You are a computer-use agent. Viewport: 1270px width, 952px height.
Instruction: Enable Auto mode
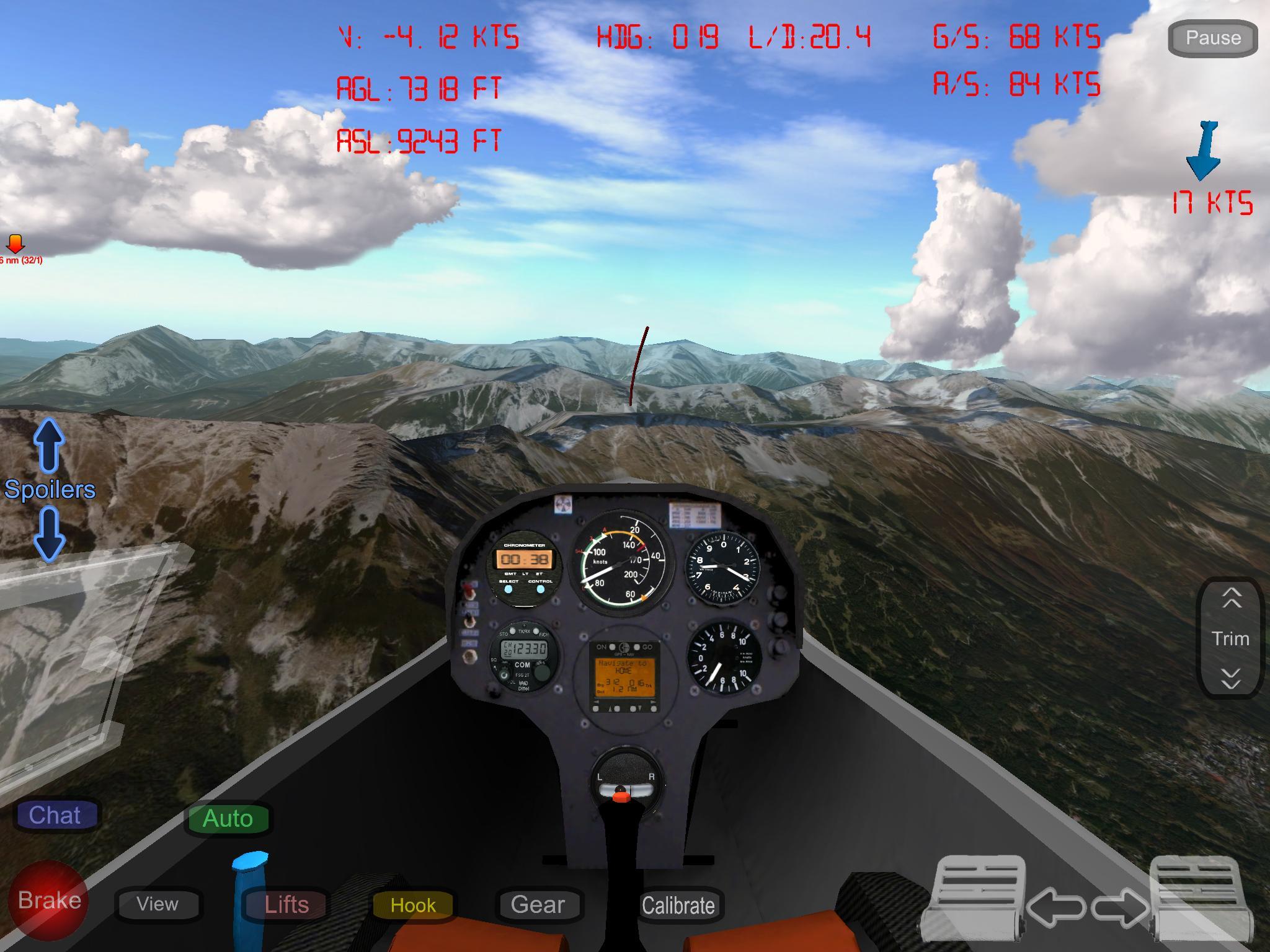[x=228, y=818]
